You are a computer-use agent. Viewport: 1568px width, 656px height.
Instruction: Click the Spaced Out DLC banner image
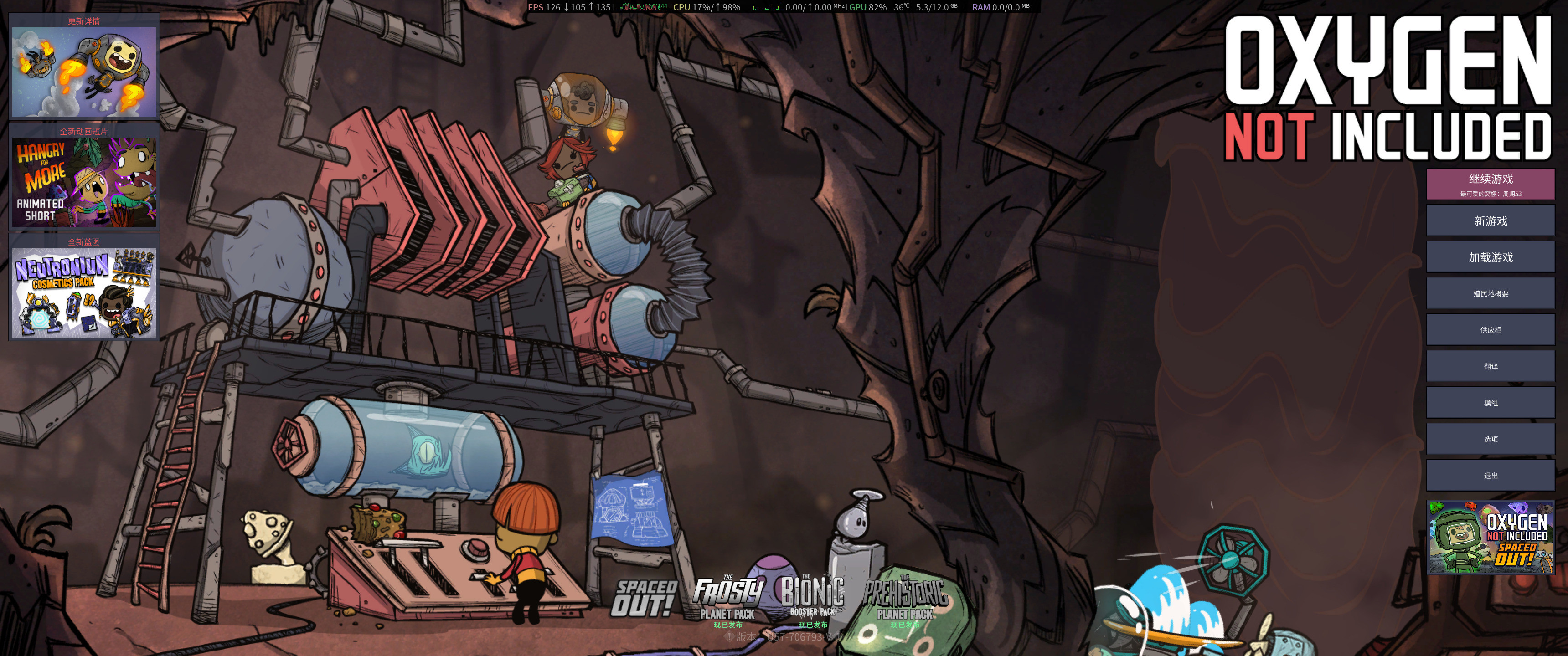(1490, 538)
